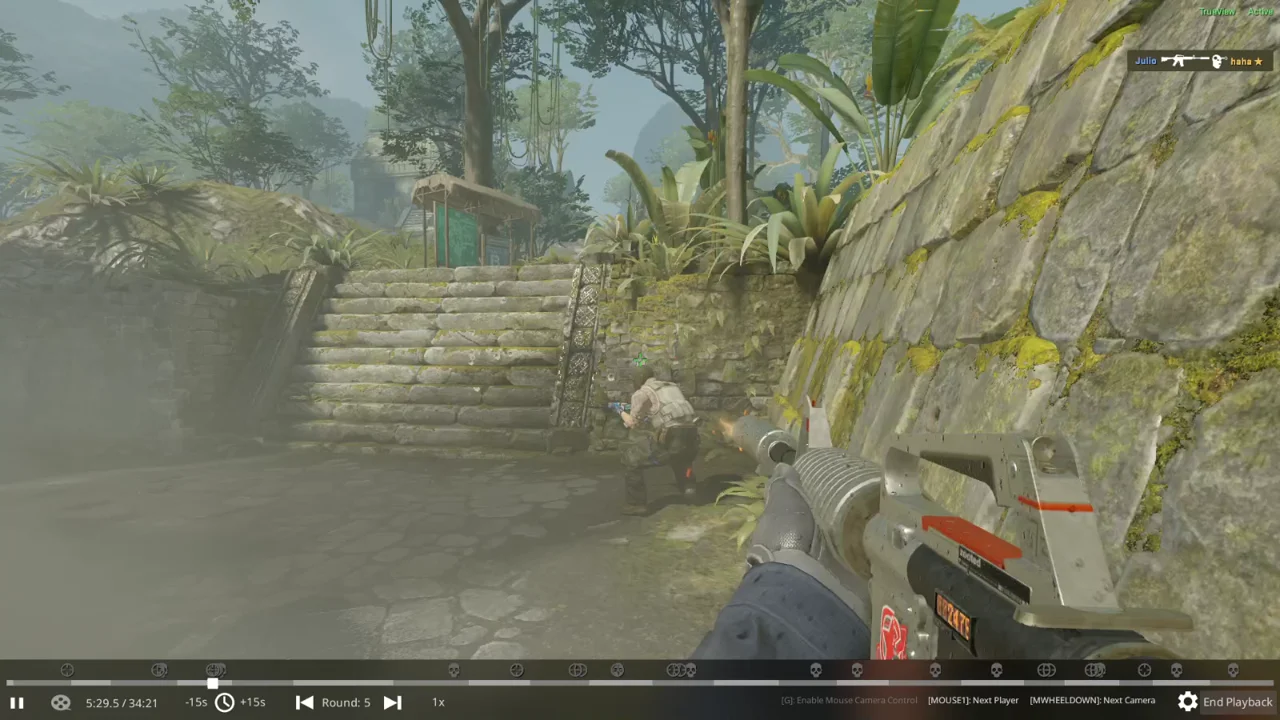1280x720 pixels.
Task: Rewind 15 seconds with the -15s button
Action: click(x=196, y=702)
